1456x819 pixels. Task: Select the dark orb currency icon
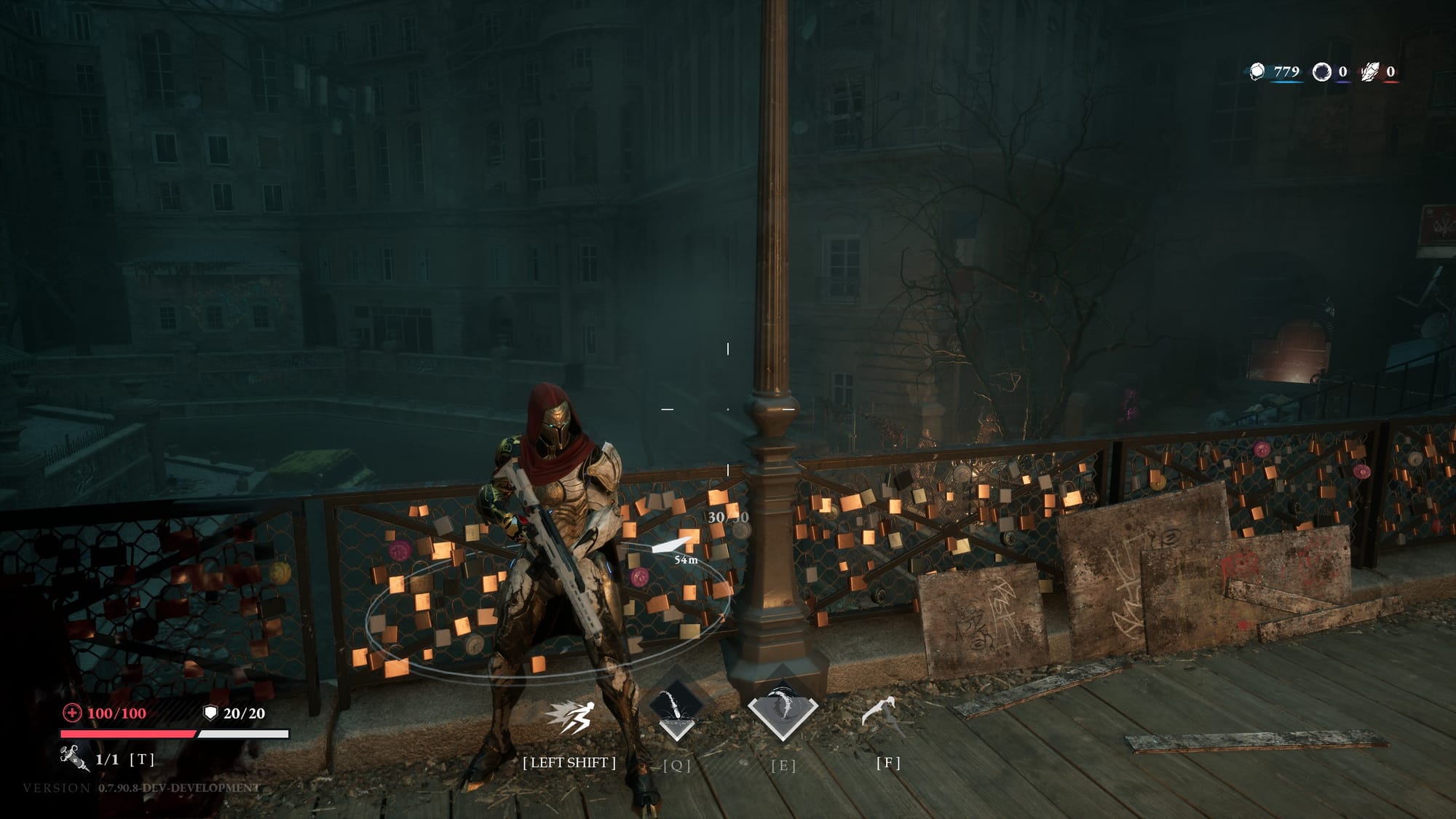pyautogui.click(x=1321, y=71)
